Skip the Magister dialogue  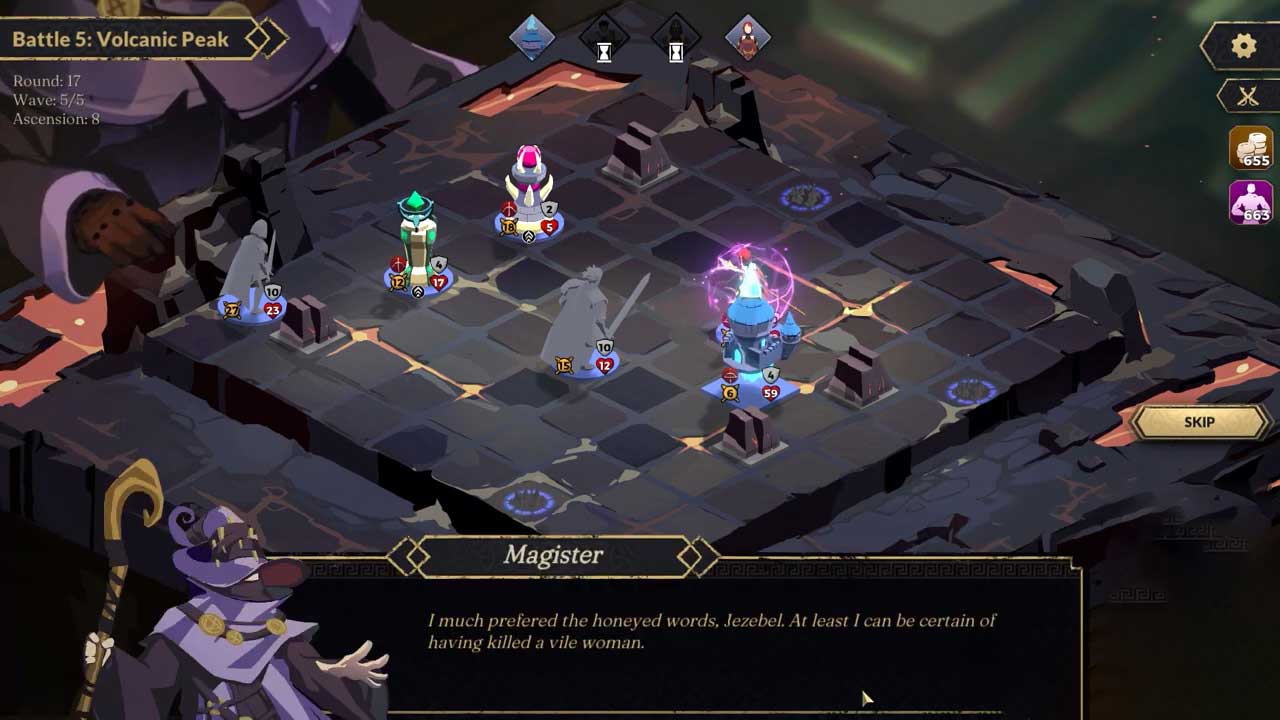point(1199,422)
